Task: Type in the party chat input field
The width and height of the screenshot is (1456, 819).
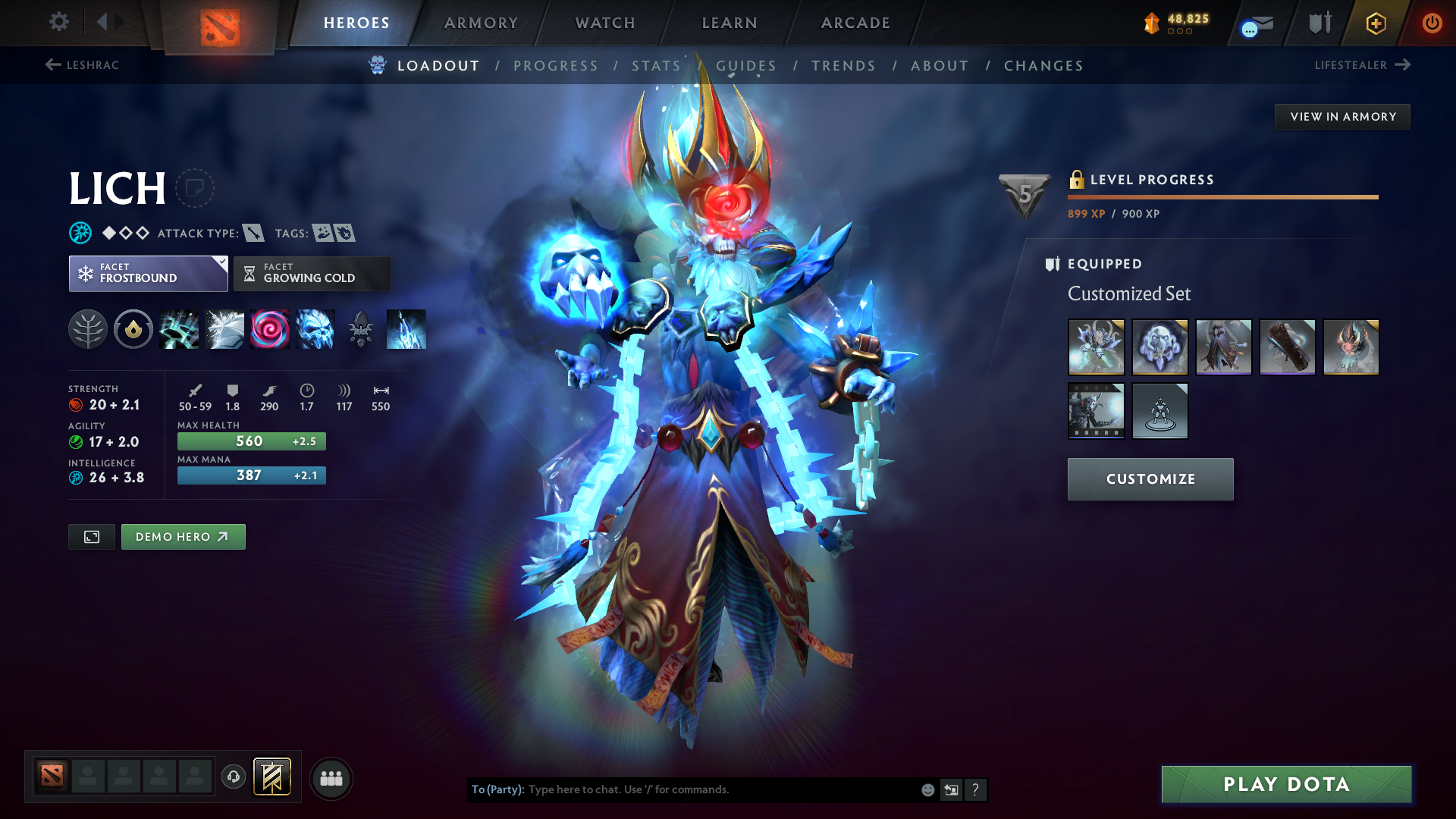Action: click(682, 789)
